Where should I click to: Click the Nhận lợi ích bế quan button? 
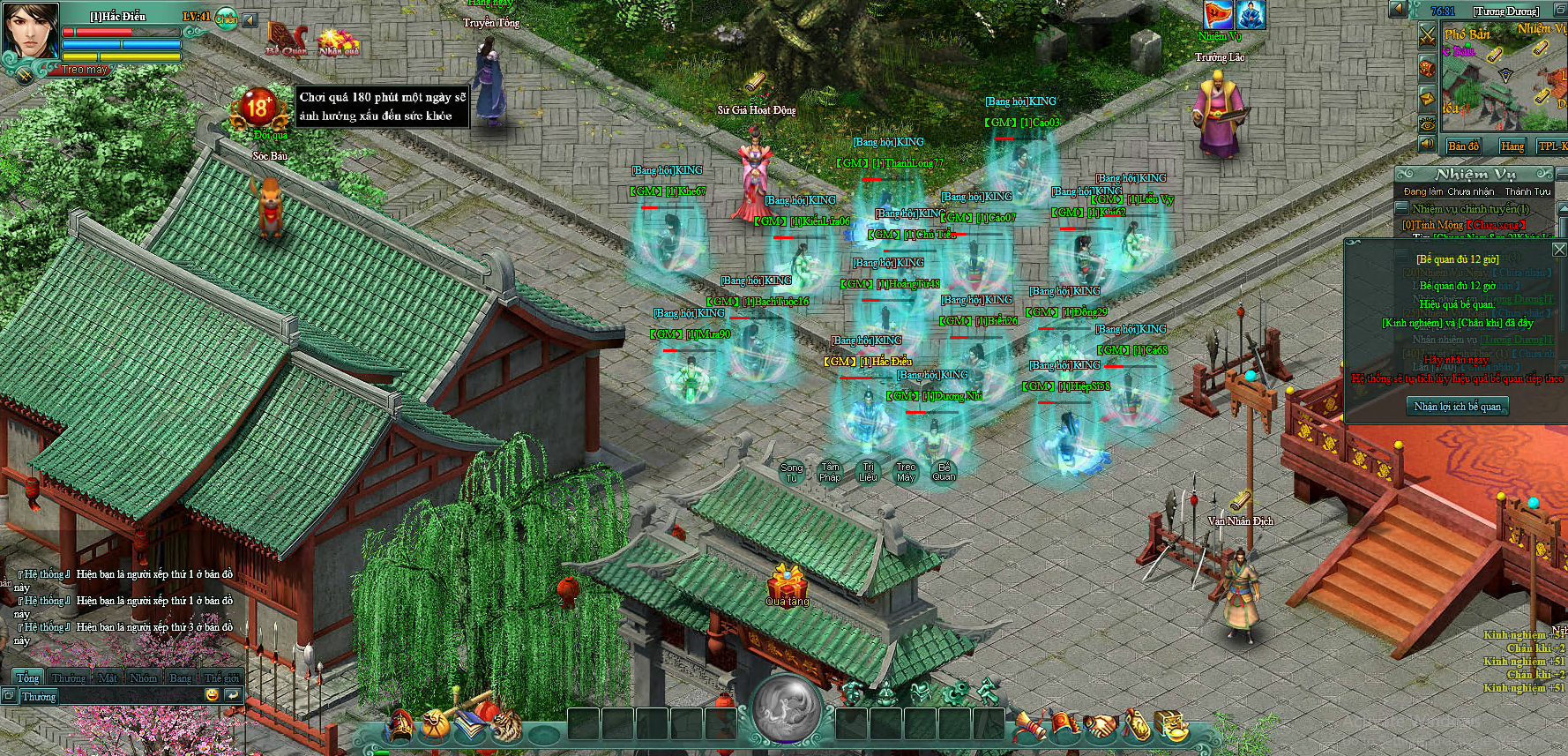(1457, 407)
